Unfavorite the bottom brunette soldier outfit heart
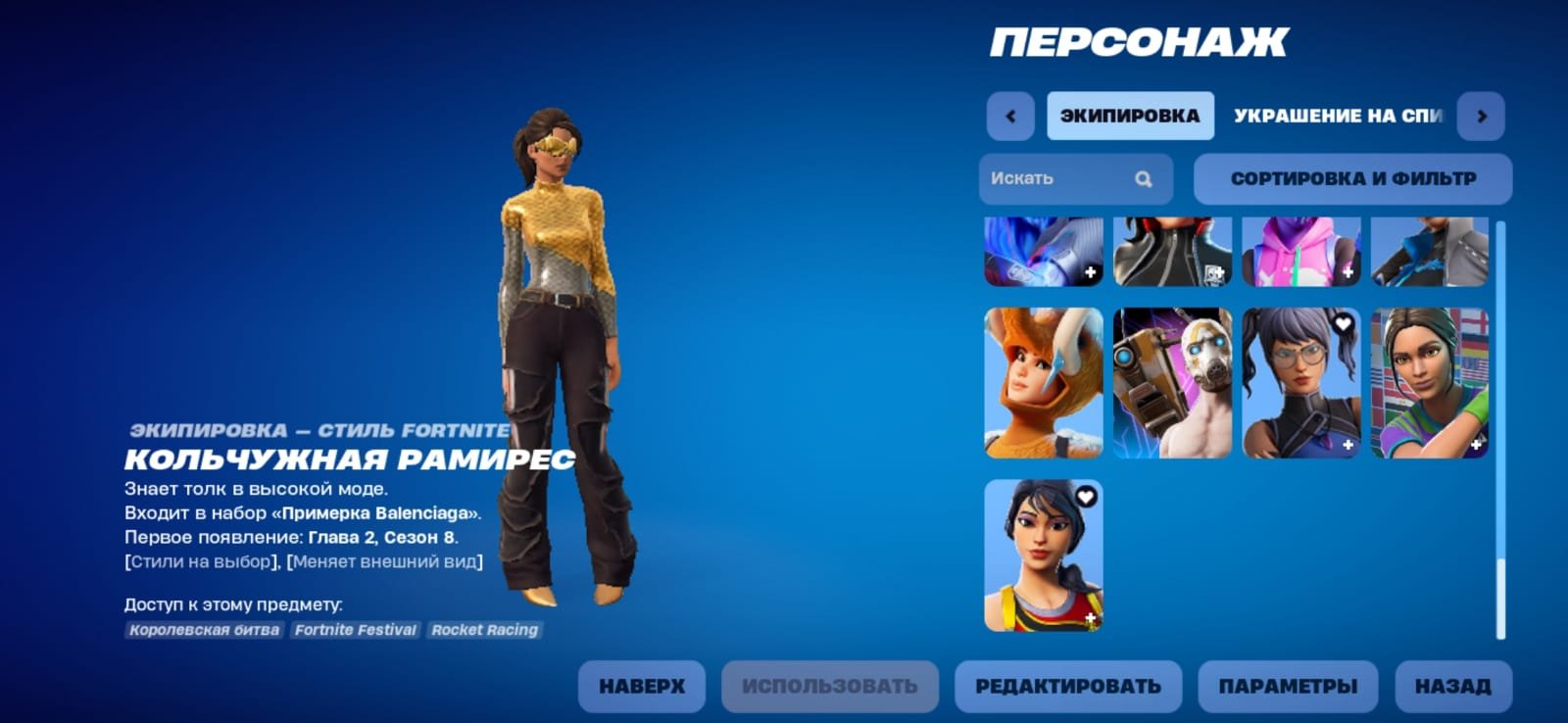The image size is (1568, 723). coord(1085,497)
